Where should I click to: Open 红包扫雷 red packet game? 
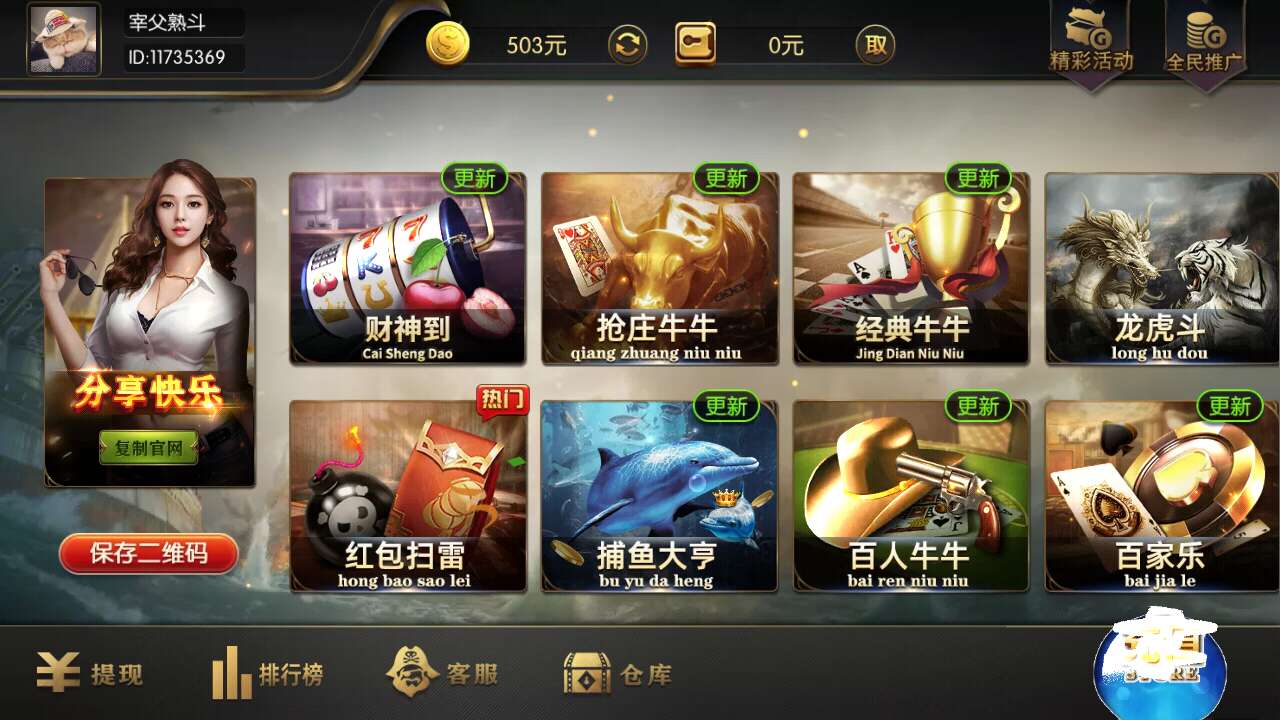click(406, 495)
